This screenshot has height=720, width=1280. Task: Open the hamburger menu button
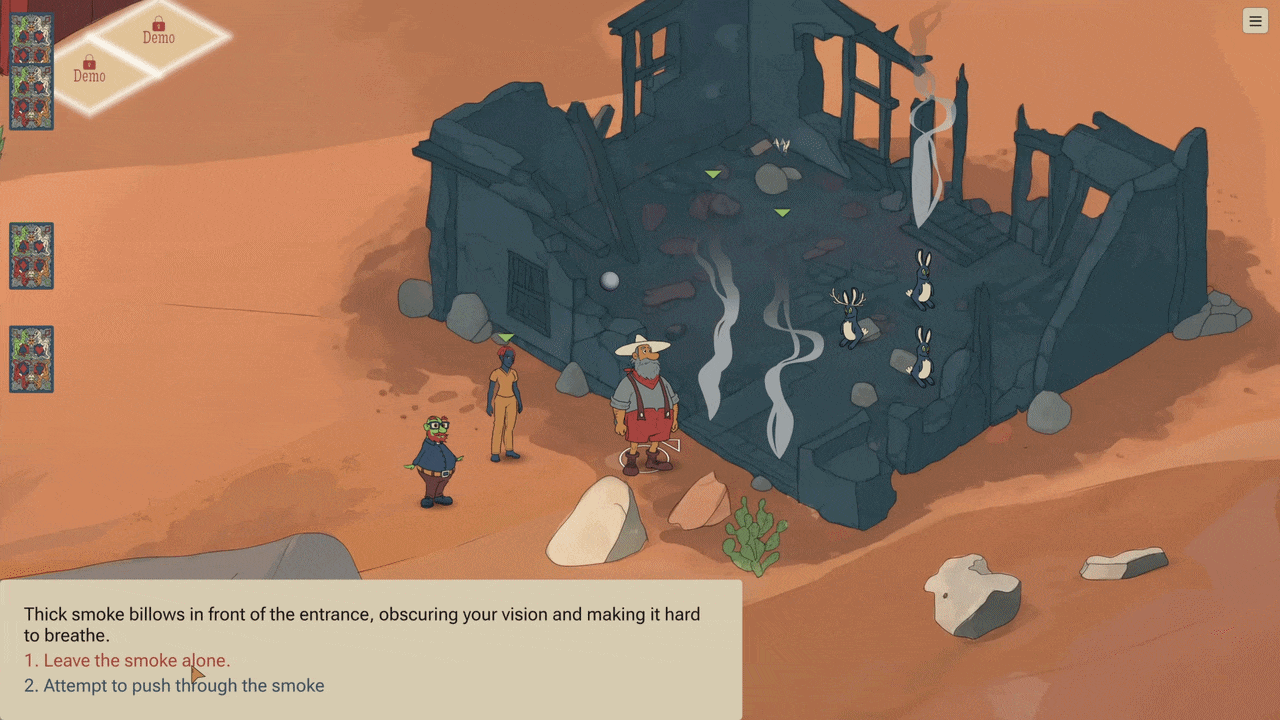1255,21
